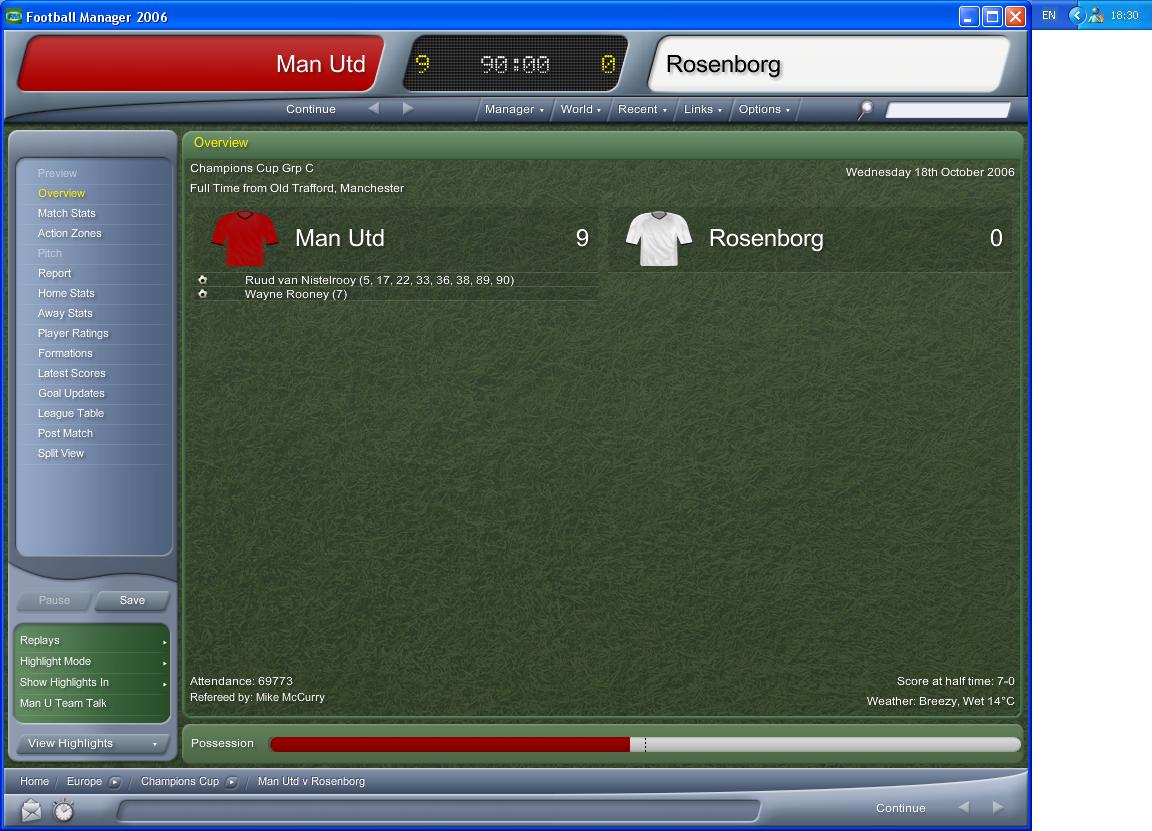Viewport: 1152px width, 831px height.
Task: Show the Action Zones view
Action: (x=70, y=233)
